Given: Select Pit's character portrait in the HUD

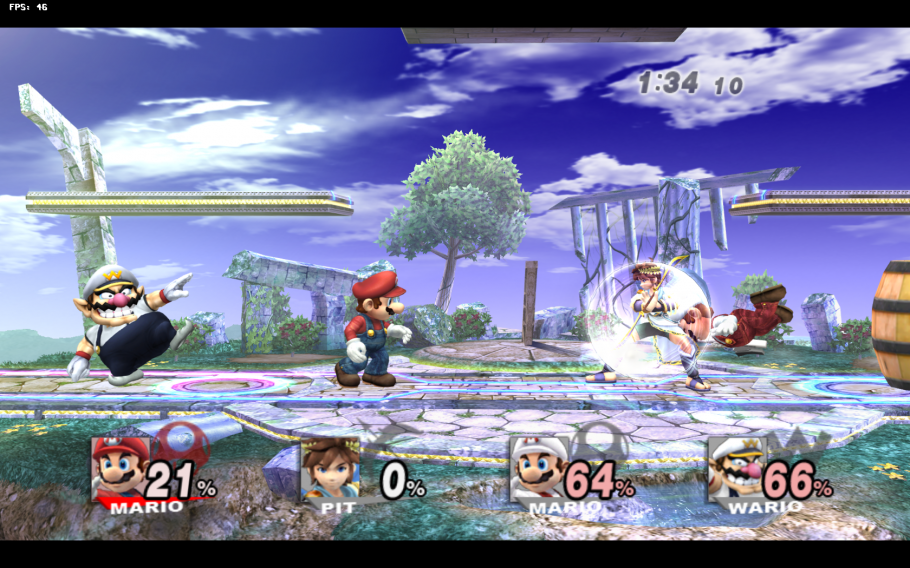Looking at the screenshot, I should point(330,468).
